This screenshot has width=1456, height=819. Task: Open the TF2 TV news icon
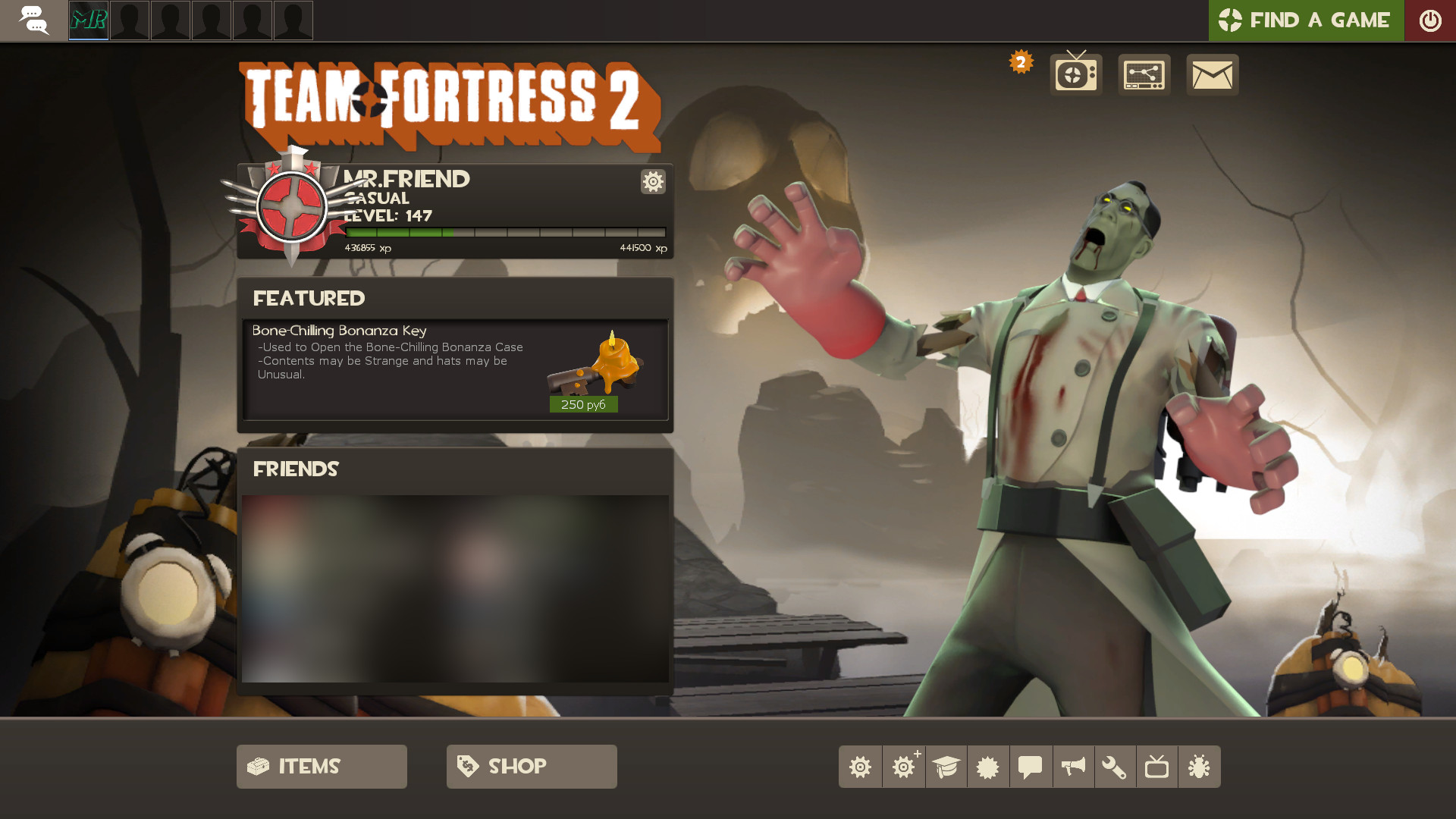1075,74
